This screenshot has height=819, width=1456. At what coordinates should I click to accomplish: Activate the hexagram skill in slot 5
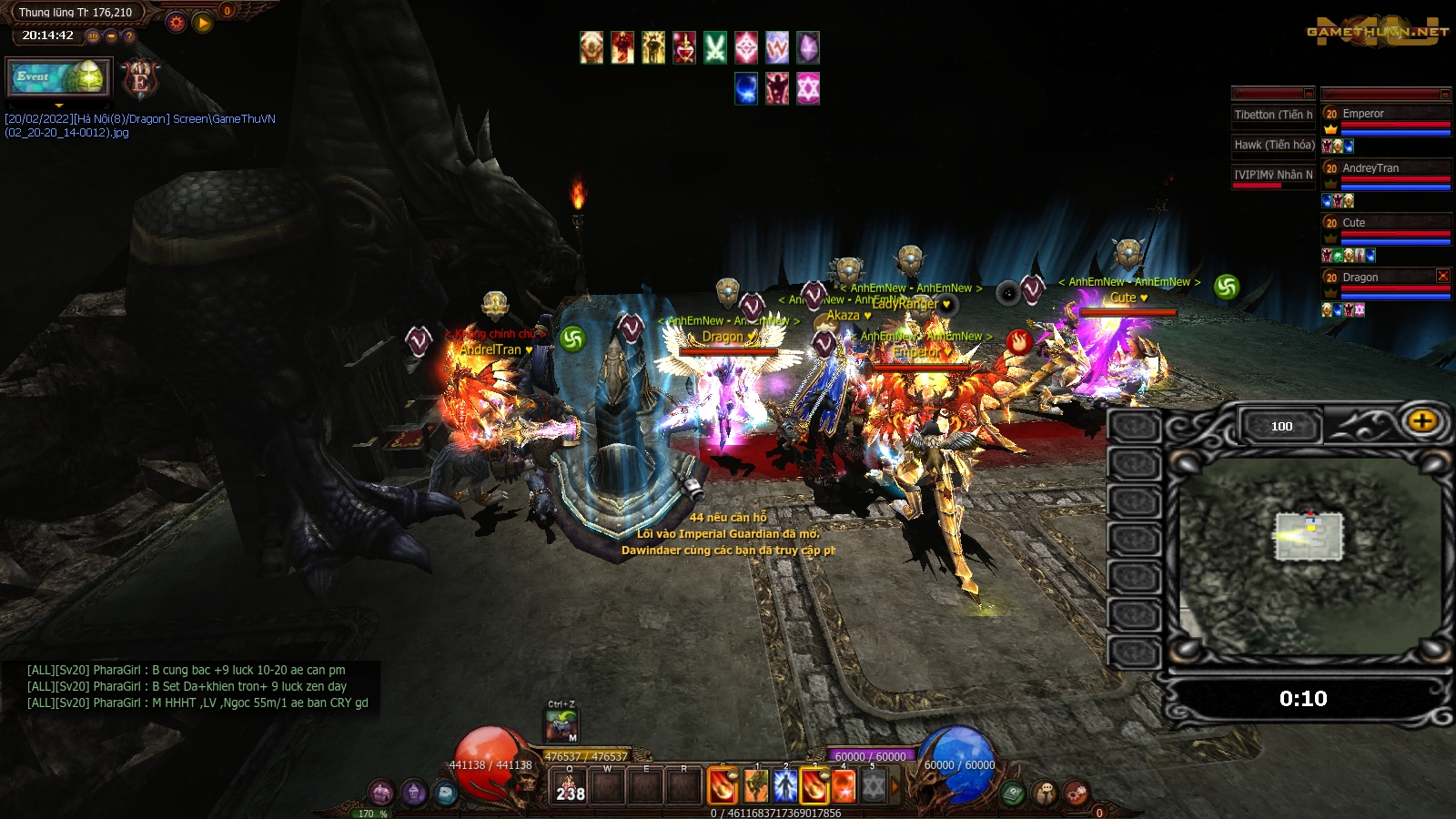click(873, 786)
